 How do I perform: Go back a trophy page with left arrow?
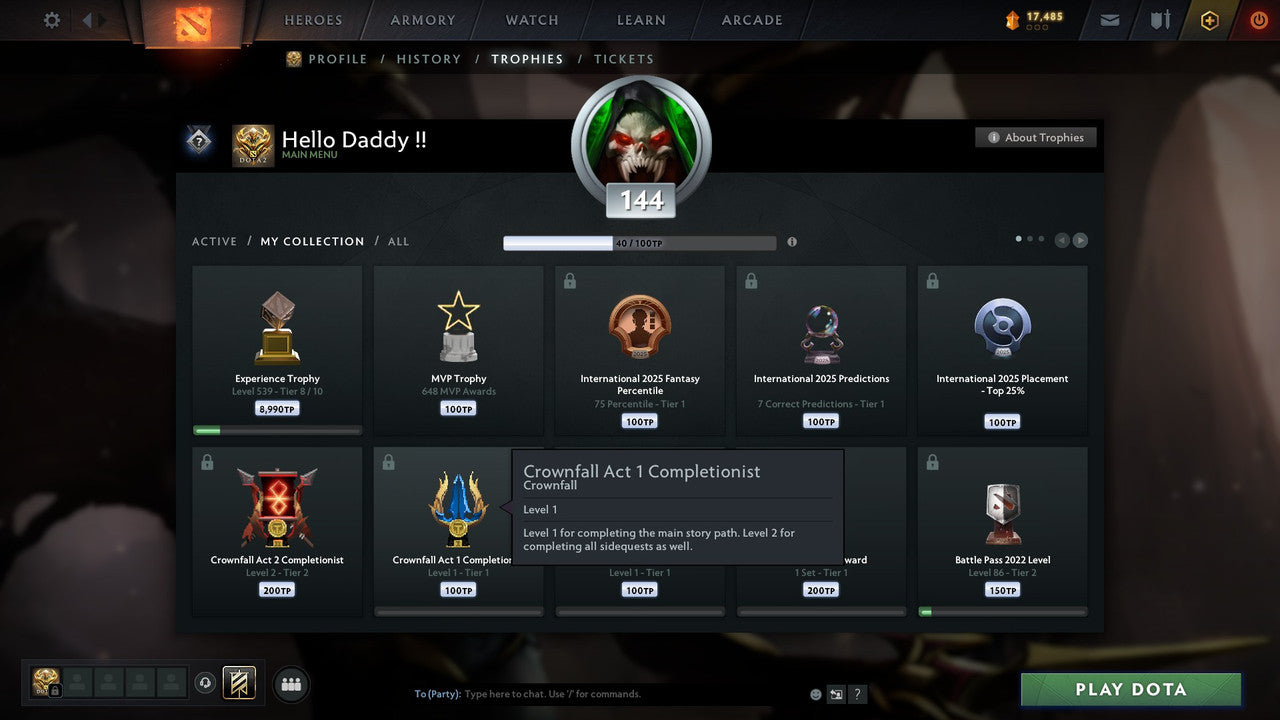[x=1062, y=239]
